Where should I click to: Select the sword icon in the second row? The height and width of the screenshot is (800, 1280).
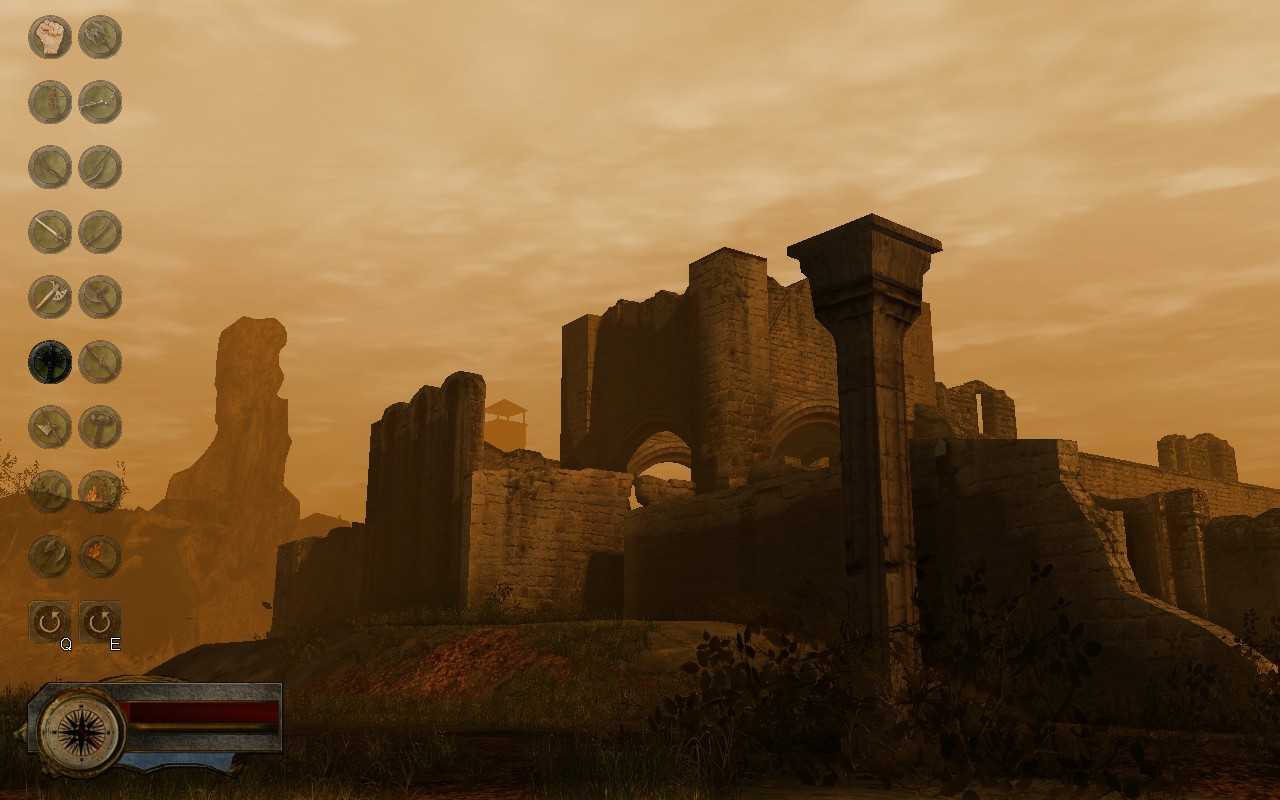50,101
